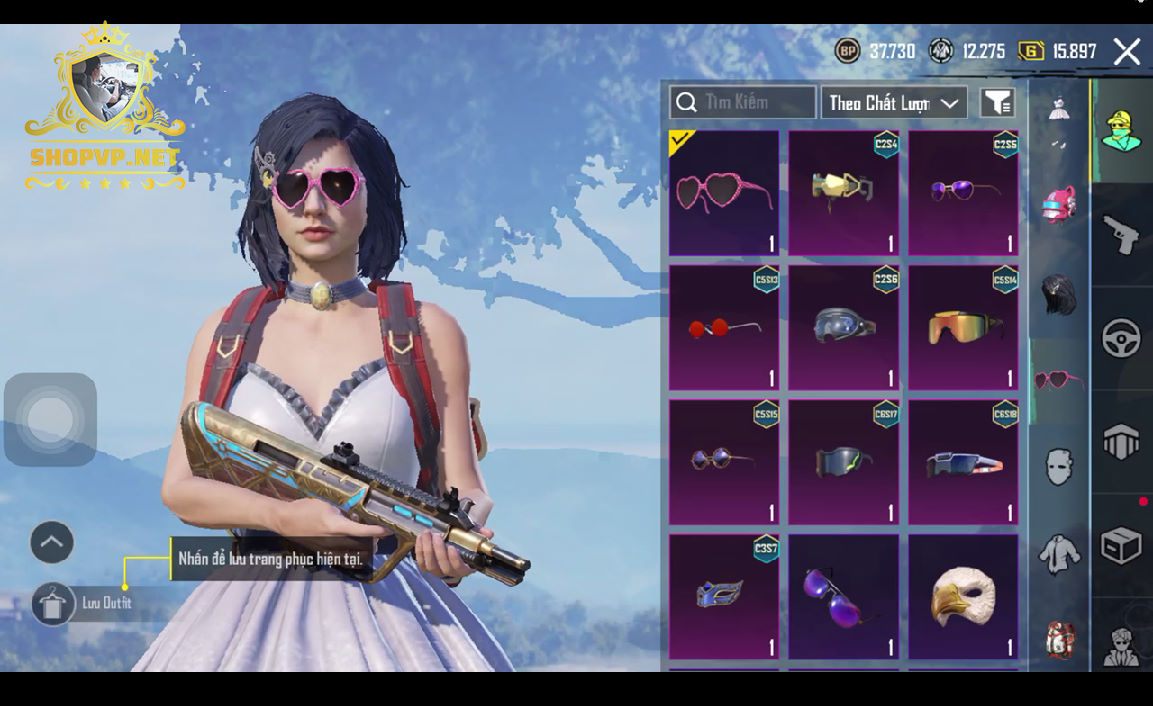Switch to the pink helmet subcategory
This screenshot has width=1153, height=706.
[1059, 207]
